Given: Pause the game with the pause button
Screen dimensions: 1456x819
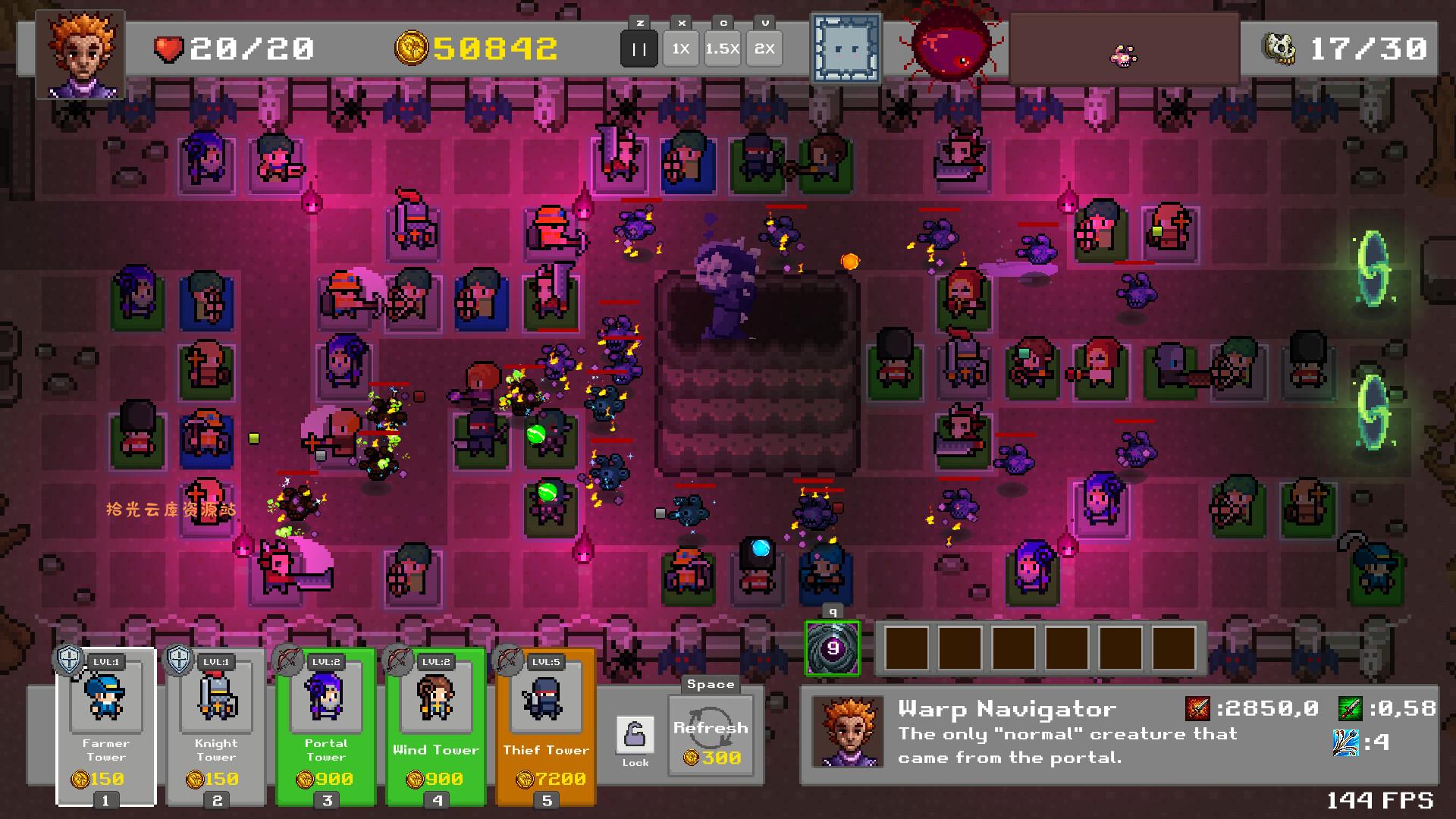Looking at the screenshot, I should pyautogui.click(x=639, y=49).
